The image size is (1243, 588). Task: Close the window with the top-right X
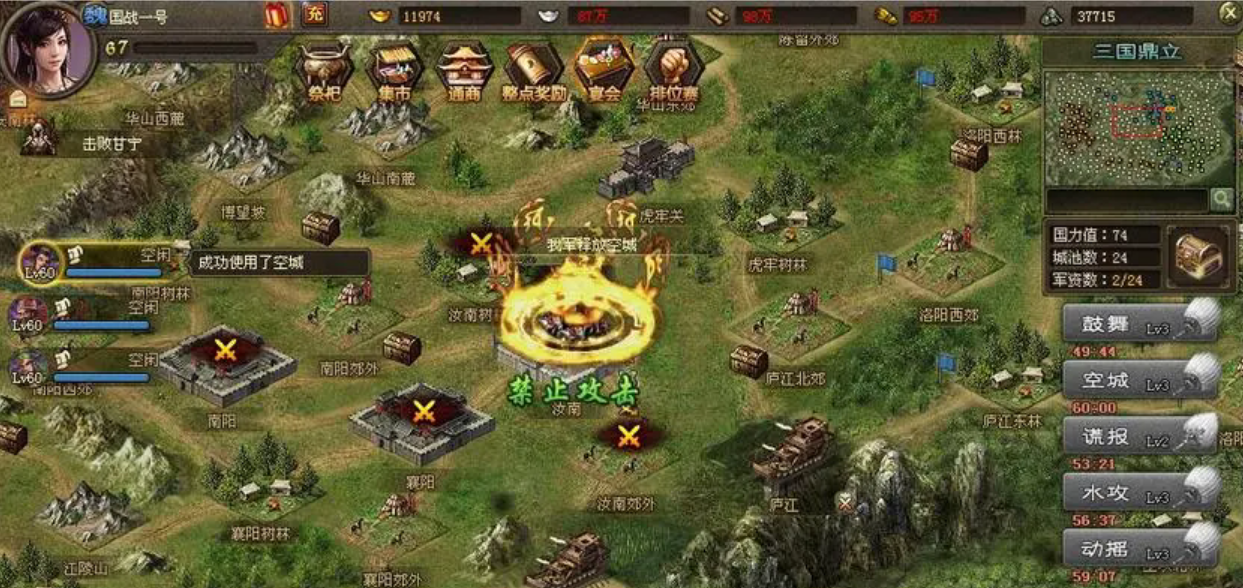(1229, 13)
